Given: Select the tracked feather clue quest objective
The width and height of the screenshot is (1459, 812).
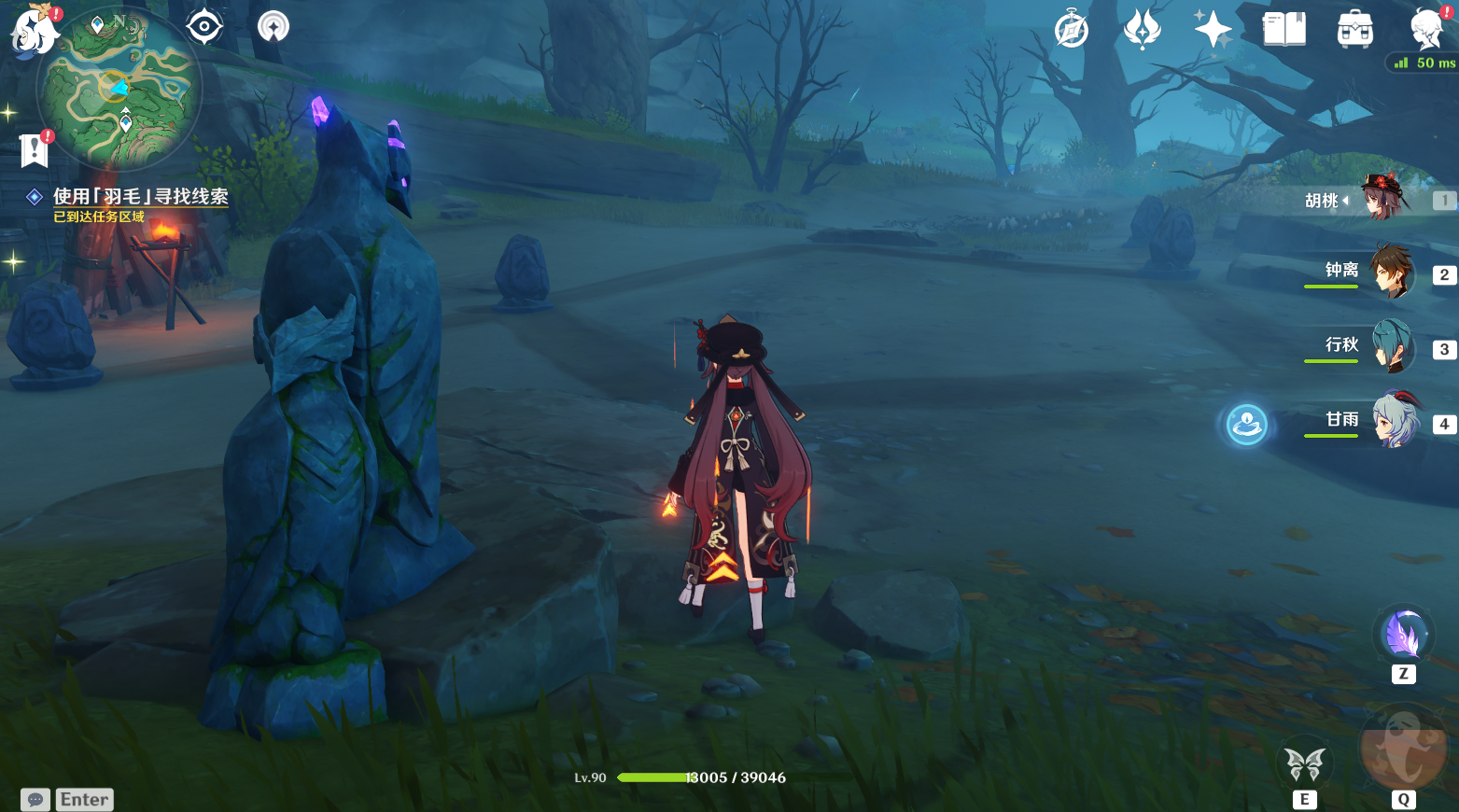Looking at the screenshot, I should [x=140, y=196].
